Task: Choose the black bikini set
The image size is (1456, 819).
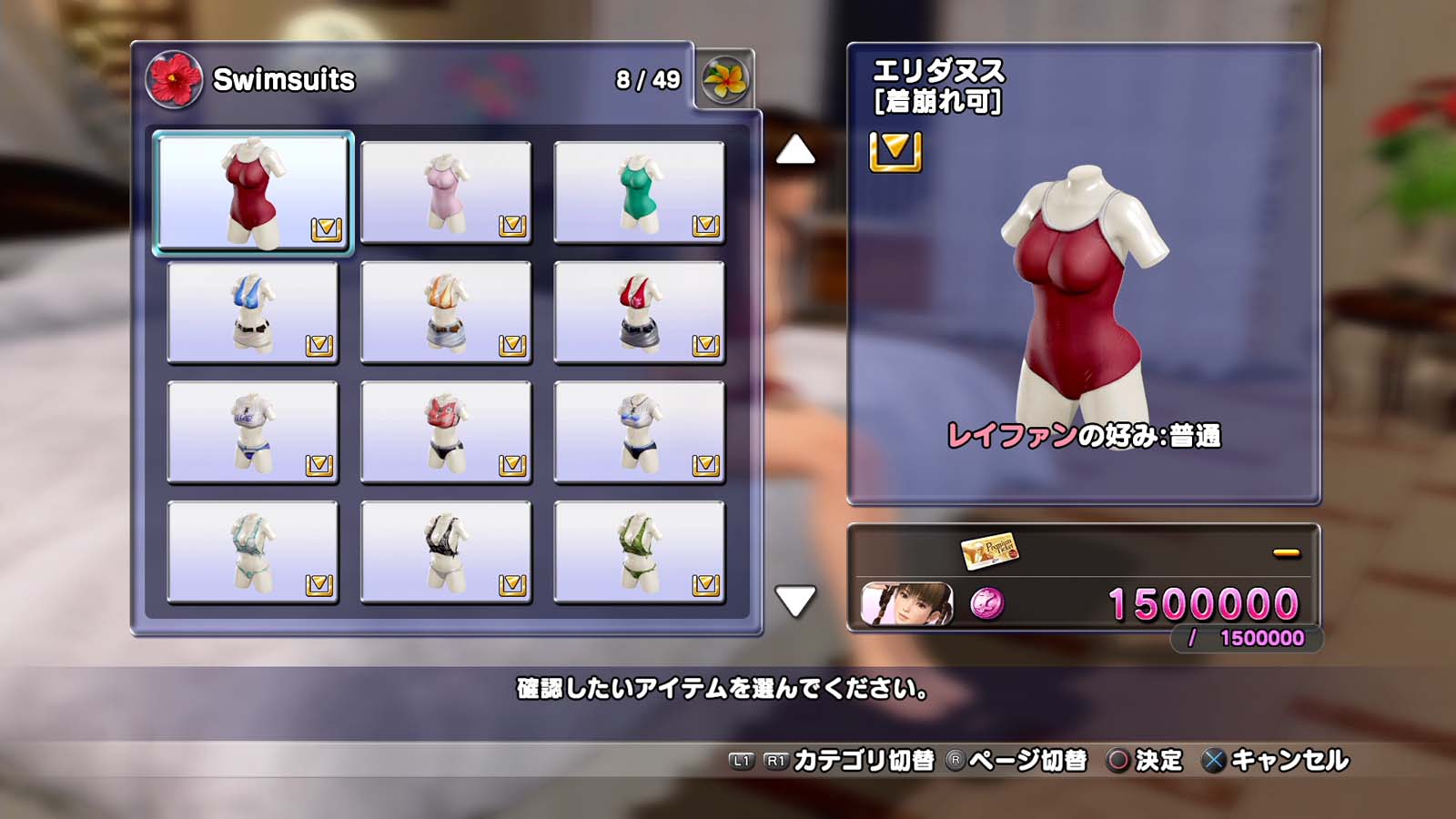Action: 446,552
